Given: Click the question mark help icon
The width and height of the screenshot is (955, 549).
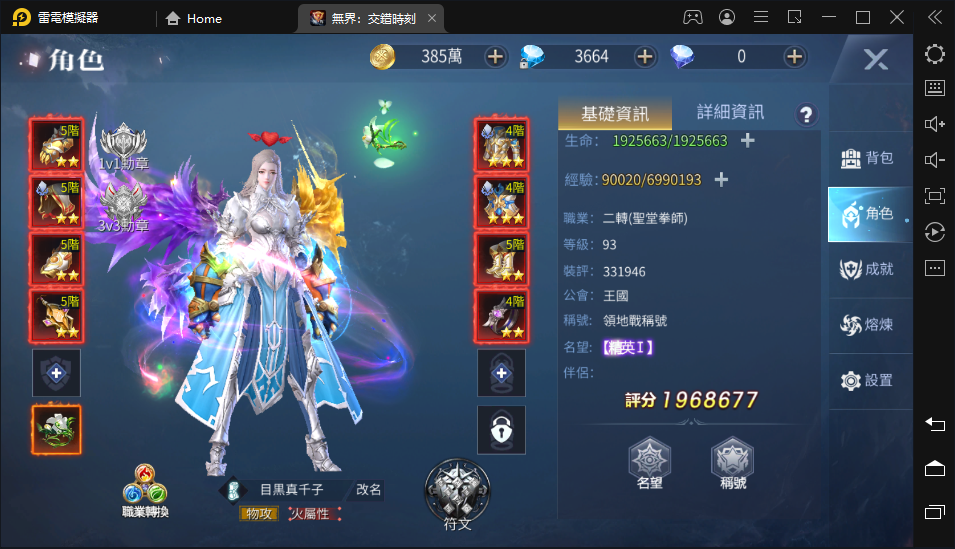Looking at the screenshot, I should [806, 114].
